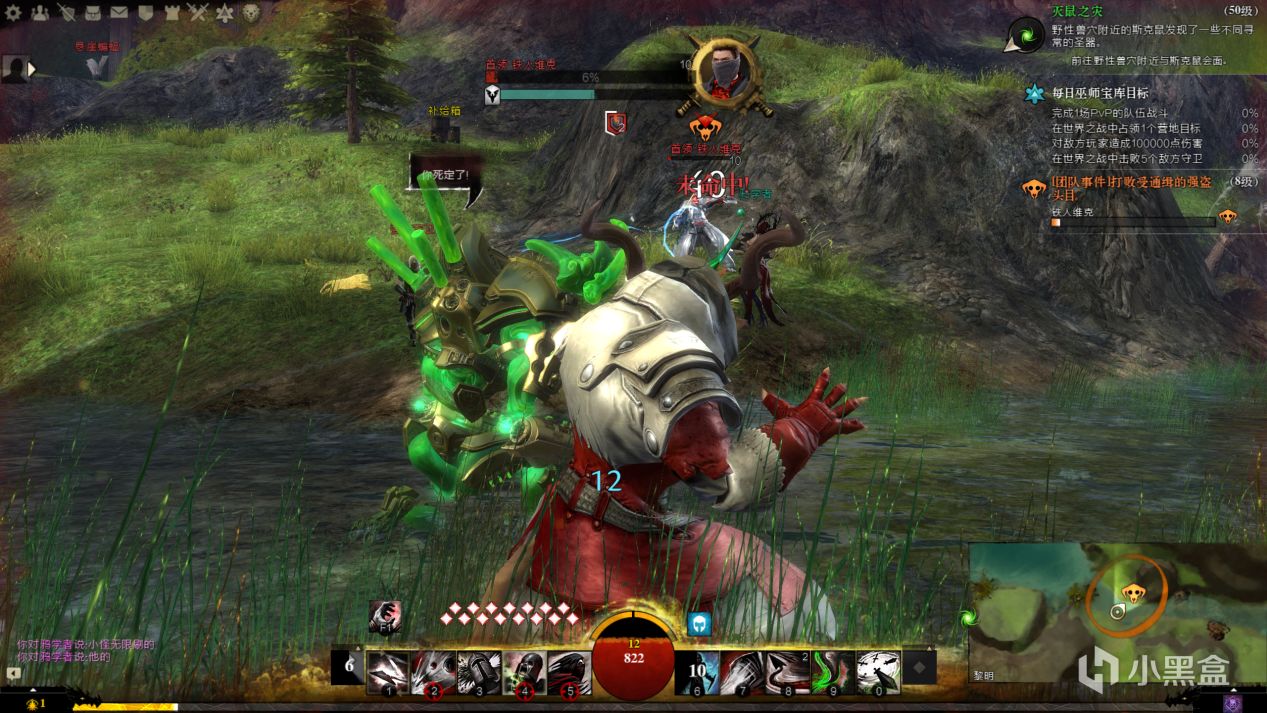The image size is (1267, 713).
Task: Use weapon skill 1 slash attack
Action: click(388, 672)
